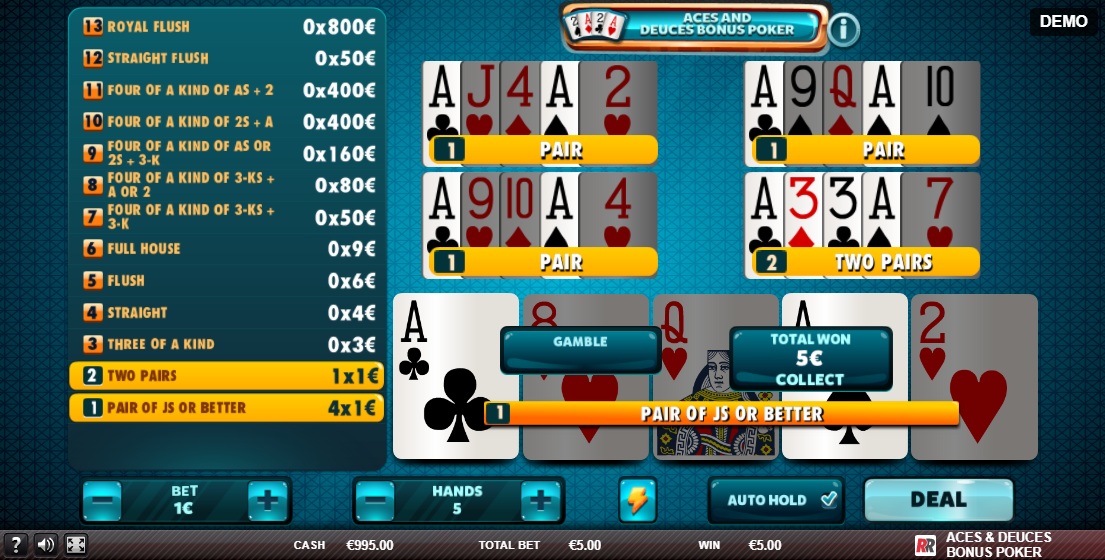The height and width of the screenshot is (560, 1105).
Task: Activate the lightning bolt turbo button
Action: [637, 500]
